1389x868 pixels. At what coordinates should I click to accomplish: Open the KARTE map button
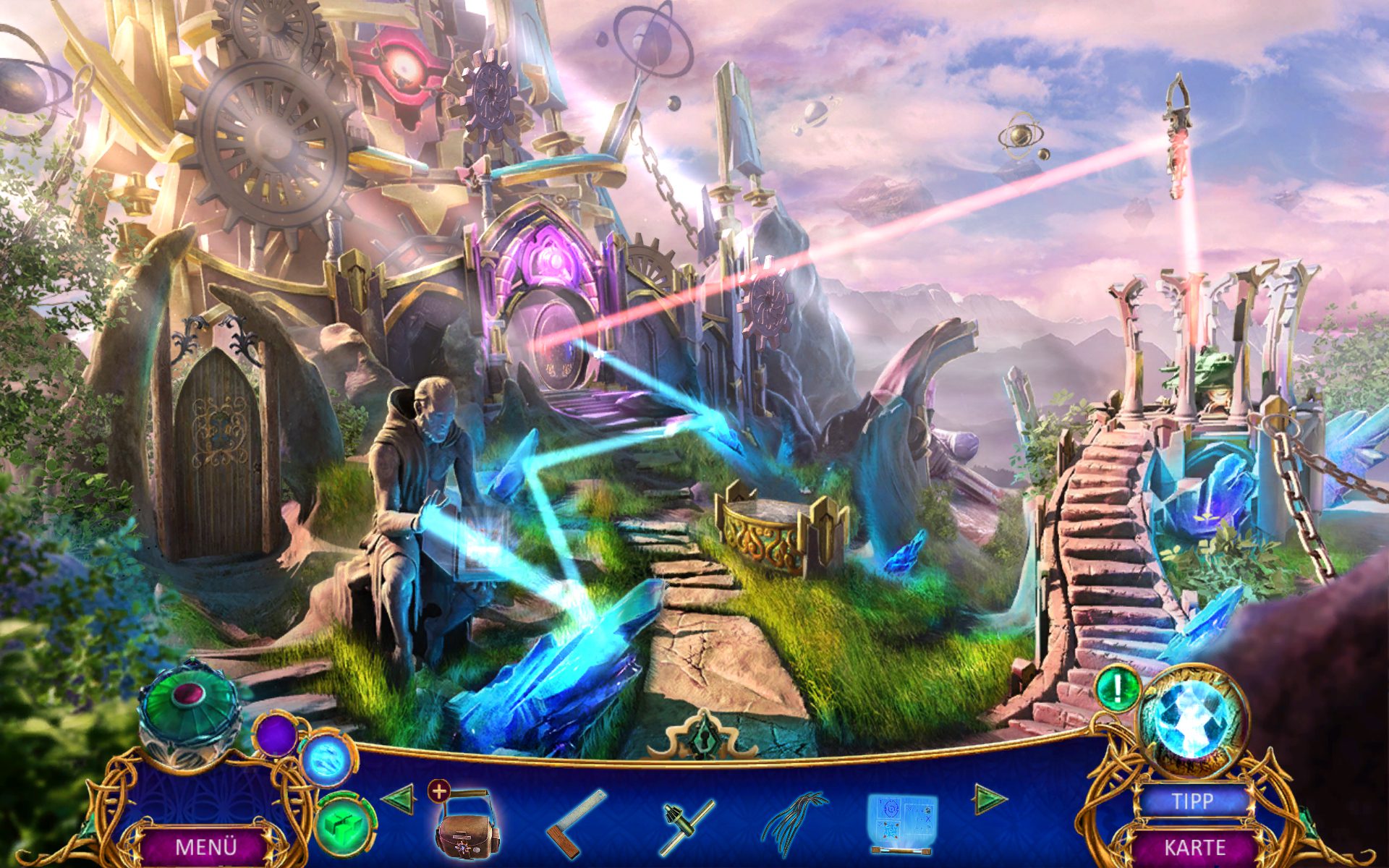[x=1194, y=847]
